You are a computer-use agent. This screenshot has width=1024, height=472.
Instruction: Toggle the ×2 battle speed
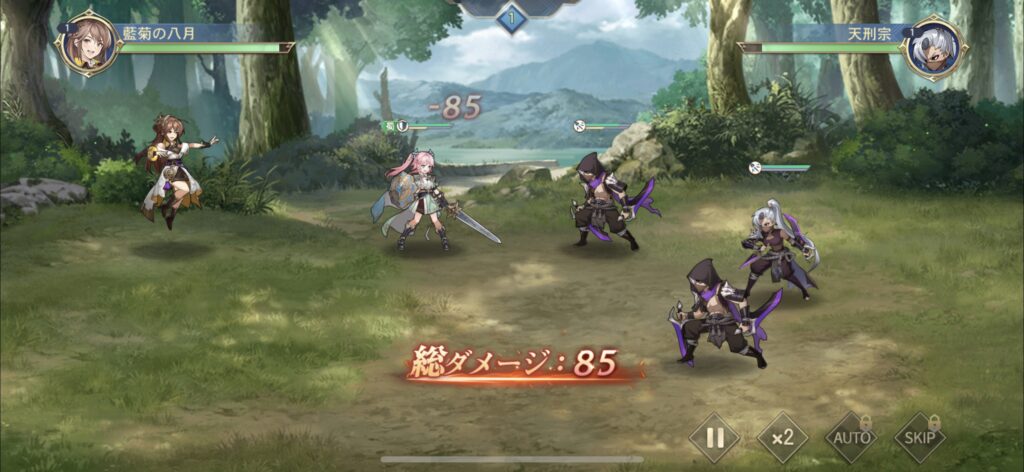pyautogui.click(x=782, y=437)
